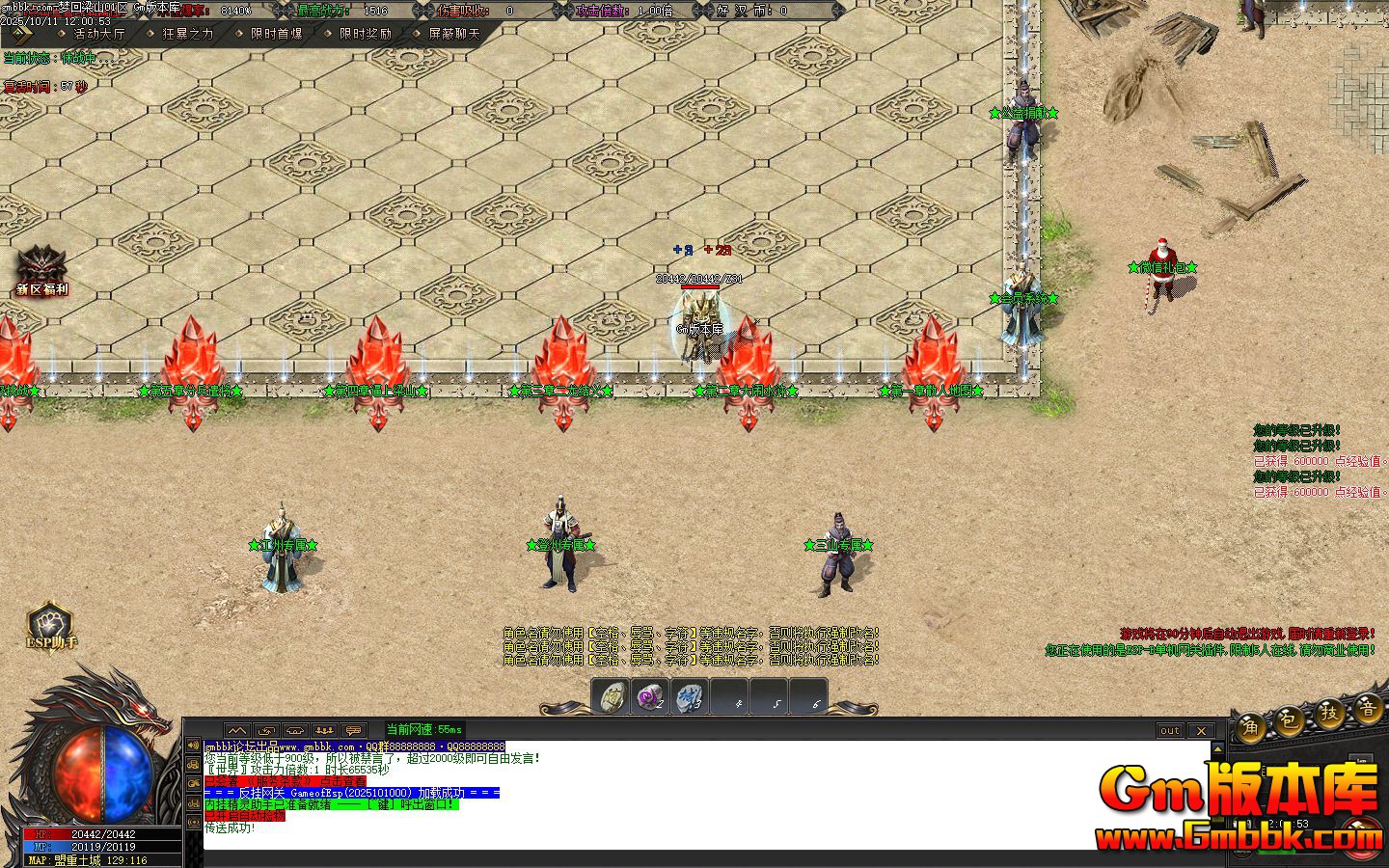Use the blue rune stone in hotbar slot 3

point(690,696)
